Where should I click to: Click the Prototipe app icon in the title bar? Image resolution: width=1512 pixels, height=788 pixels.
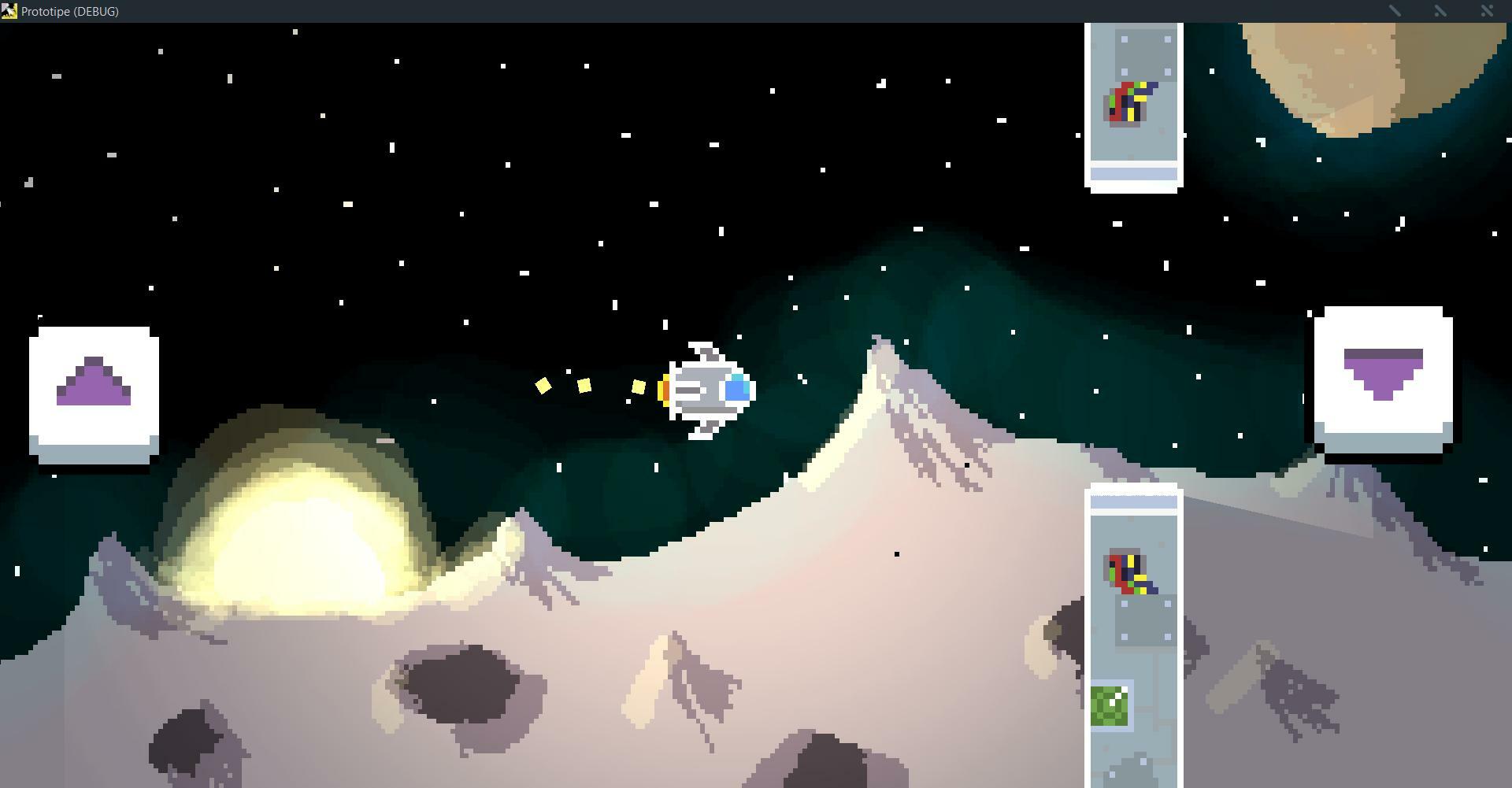click(9, 11)
